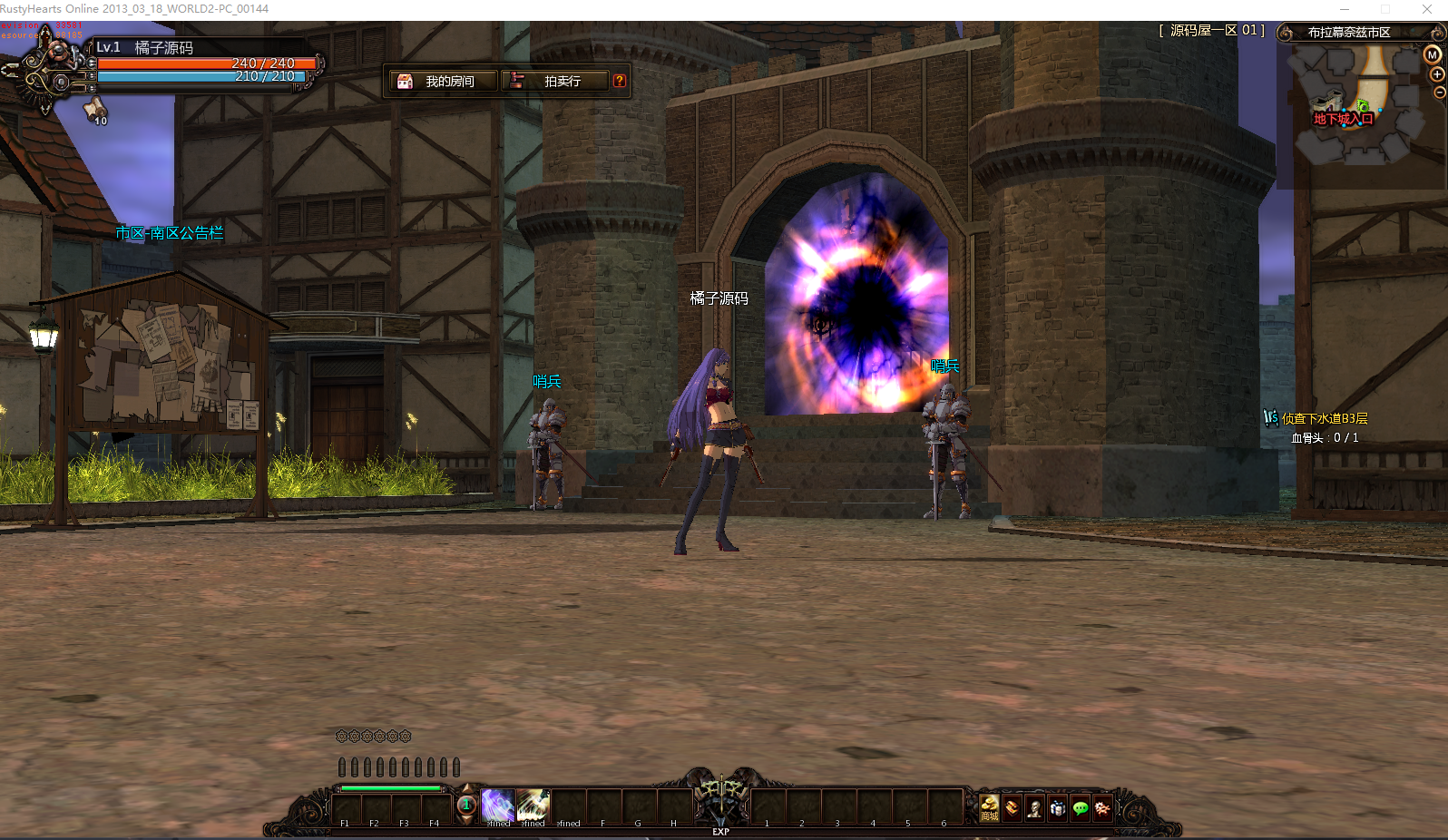Zoom in the minimap with the plus icon
This screenshot has height=840, width=1448.
1436,74
